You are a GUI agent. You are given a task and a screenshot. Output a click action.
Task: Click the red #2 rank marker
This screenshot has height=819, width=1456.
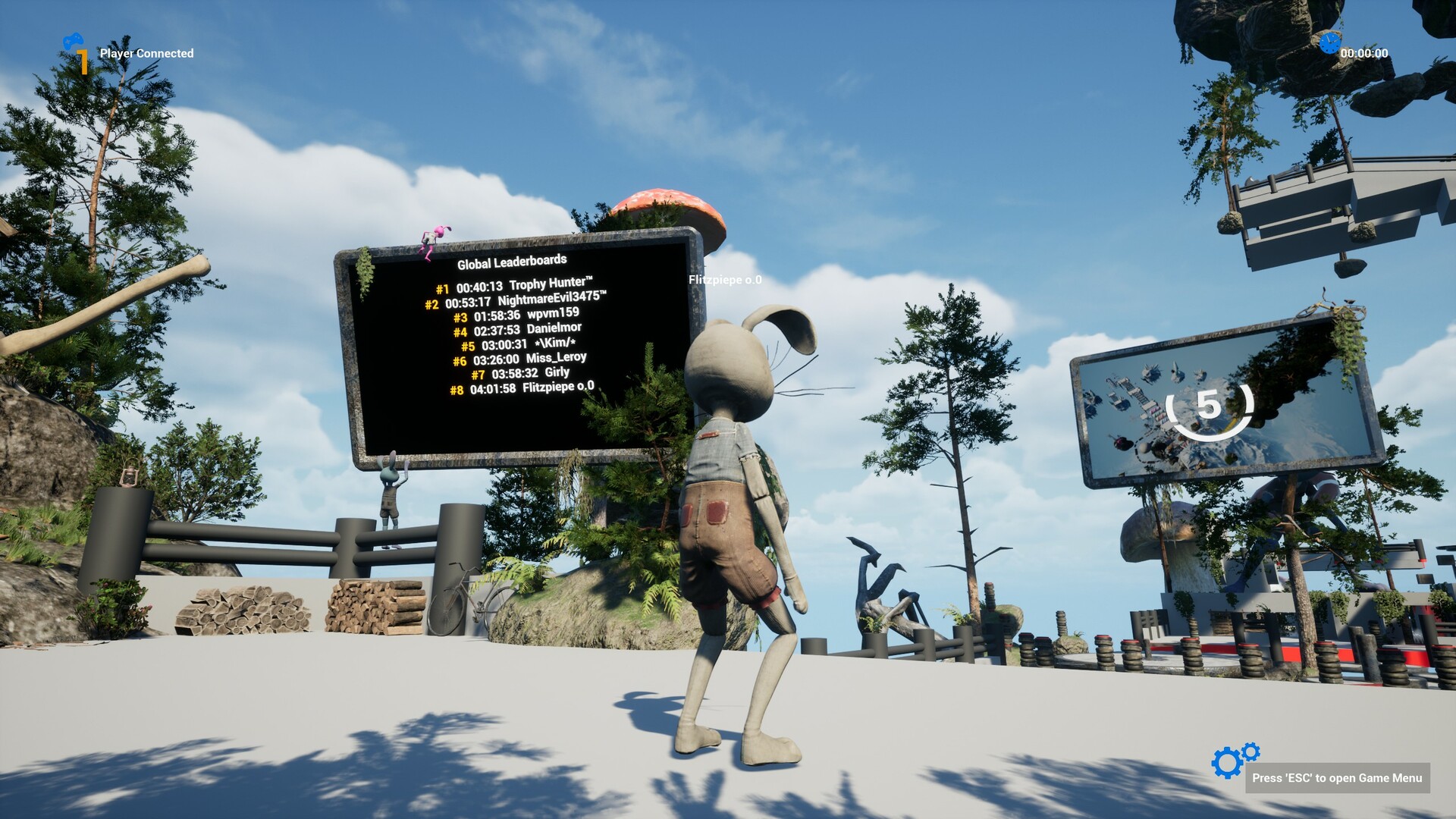pos(431,303)
